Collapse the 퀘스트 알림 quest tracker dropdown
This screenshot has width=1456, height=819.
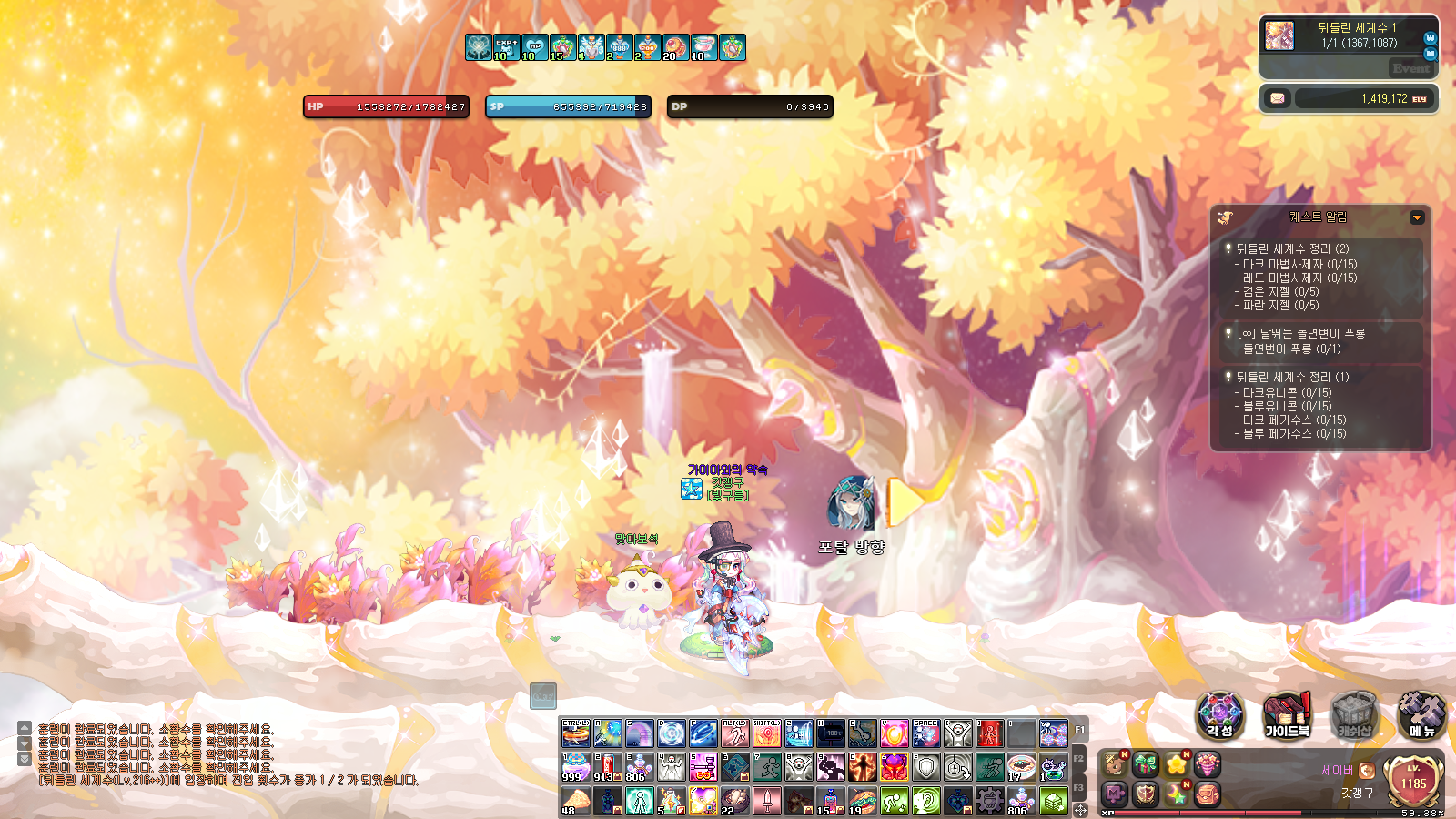tap(1417, 217)
